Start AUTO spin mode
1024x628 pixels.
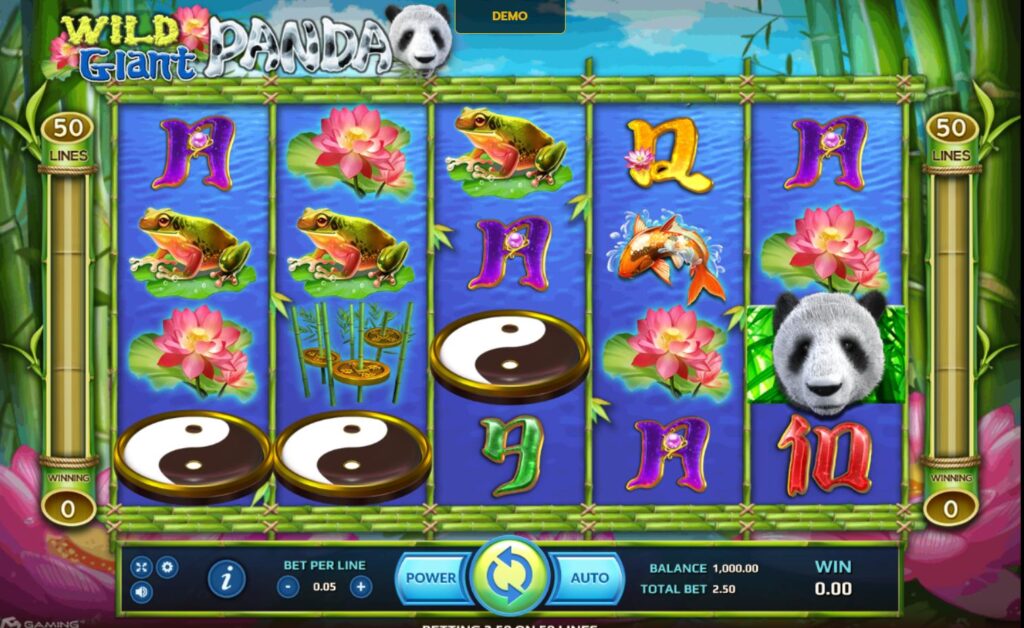click(x=589, y=578)
